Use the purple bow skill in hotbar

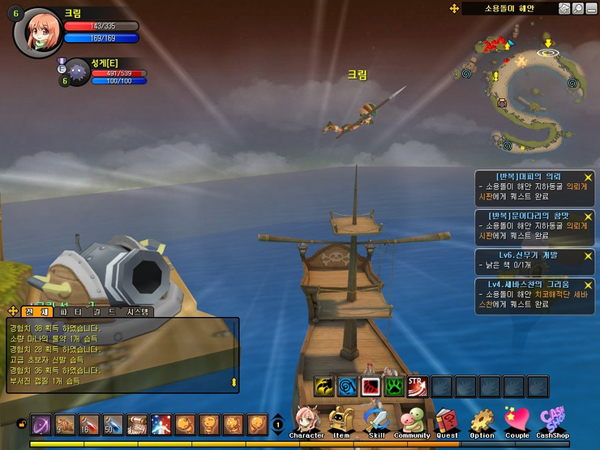(x=42, y=425)
